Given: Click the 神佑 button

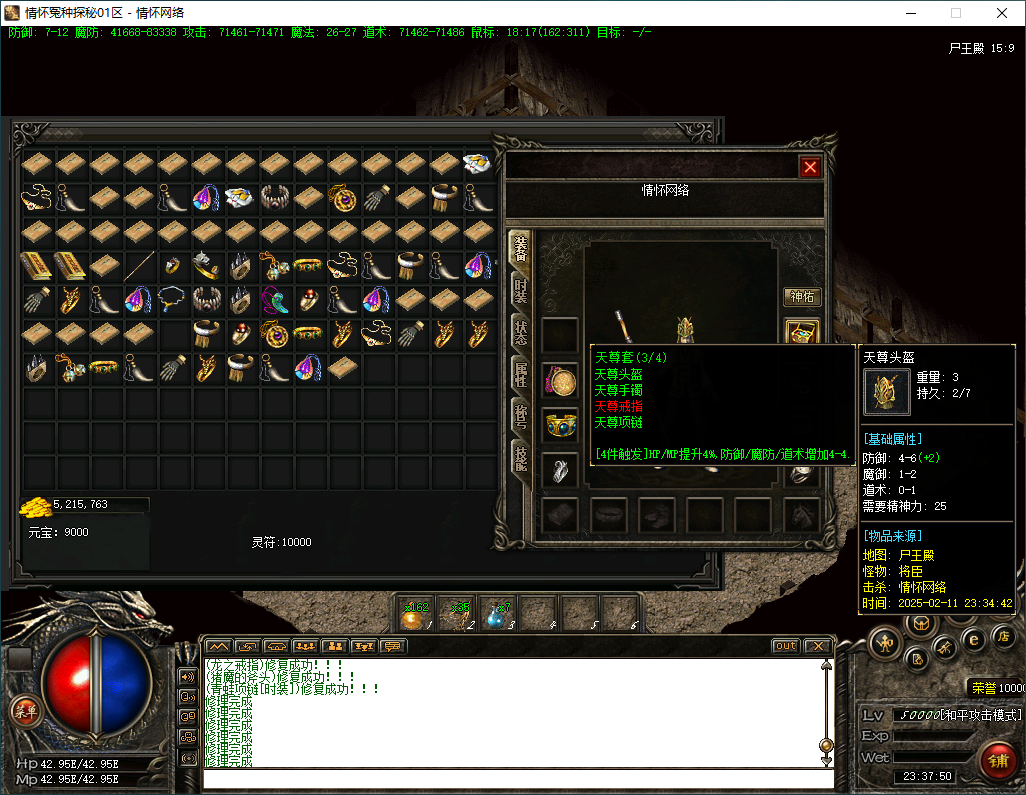Looking at the screenshot, I should (x=802, y=297).
